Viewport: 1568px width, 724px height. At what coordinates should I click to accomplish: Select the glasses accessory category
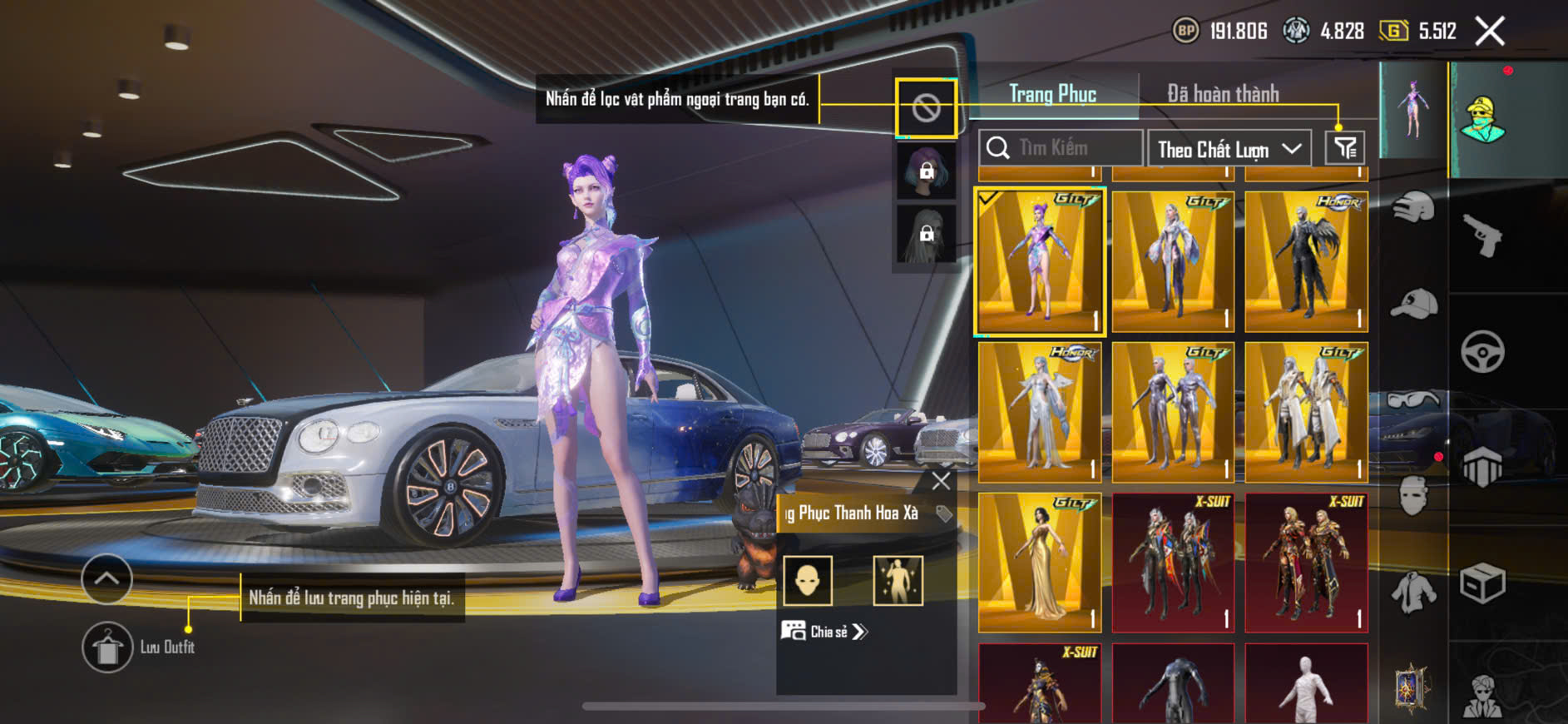[x=1413, y=401]
